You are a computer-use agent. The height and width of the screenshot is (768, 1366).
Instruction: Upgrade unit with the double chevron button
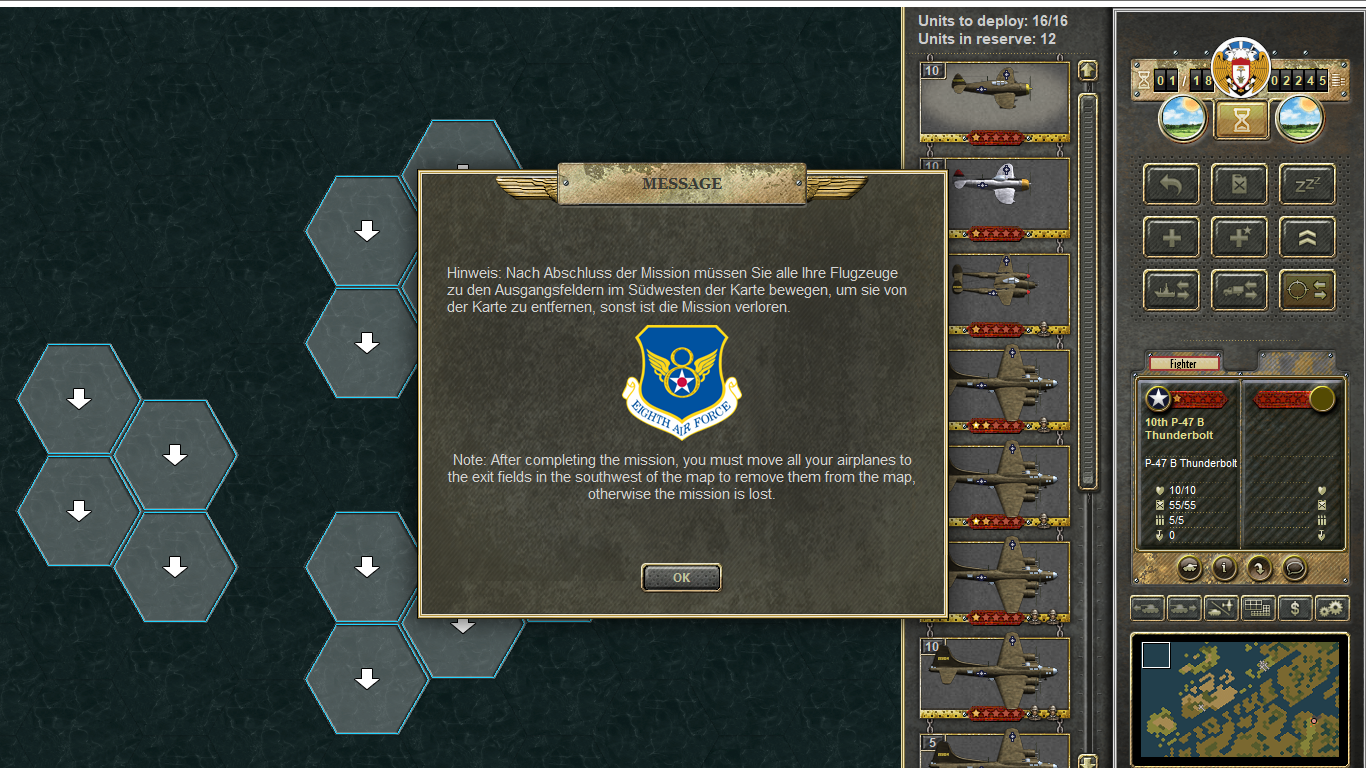(x=1307, y=238)
